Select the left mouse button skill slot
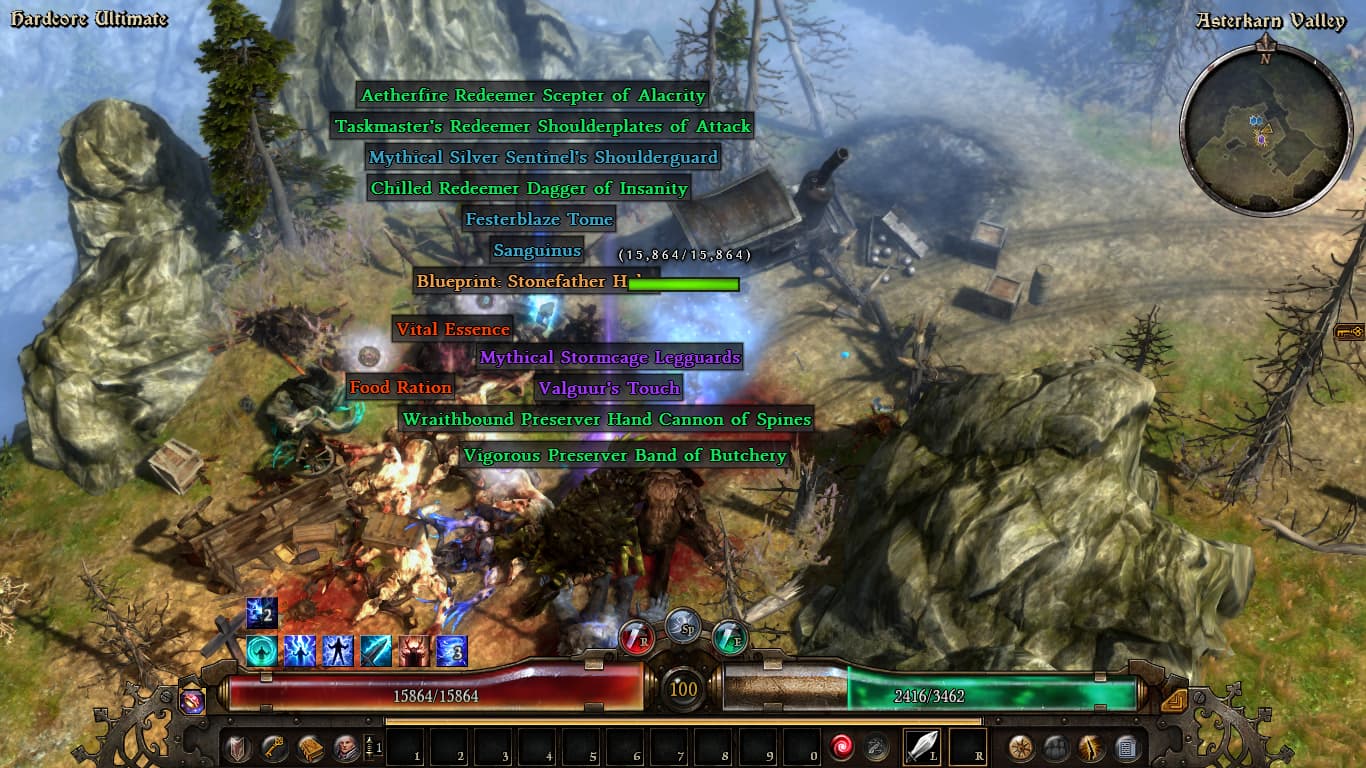This screenshot has height=768, width=1366. click(922, 747)
